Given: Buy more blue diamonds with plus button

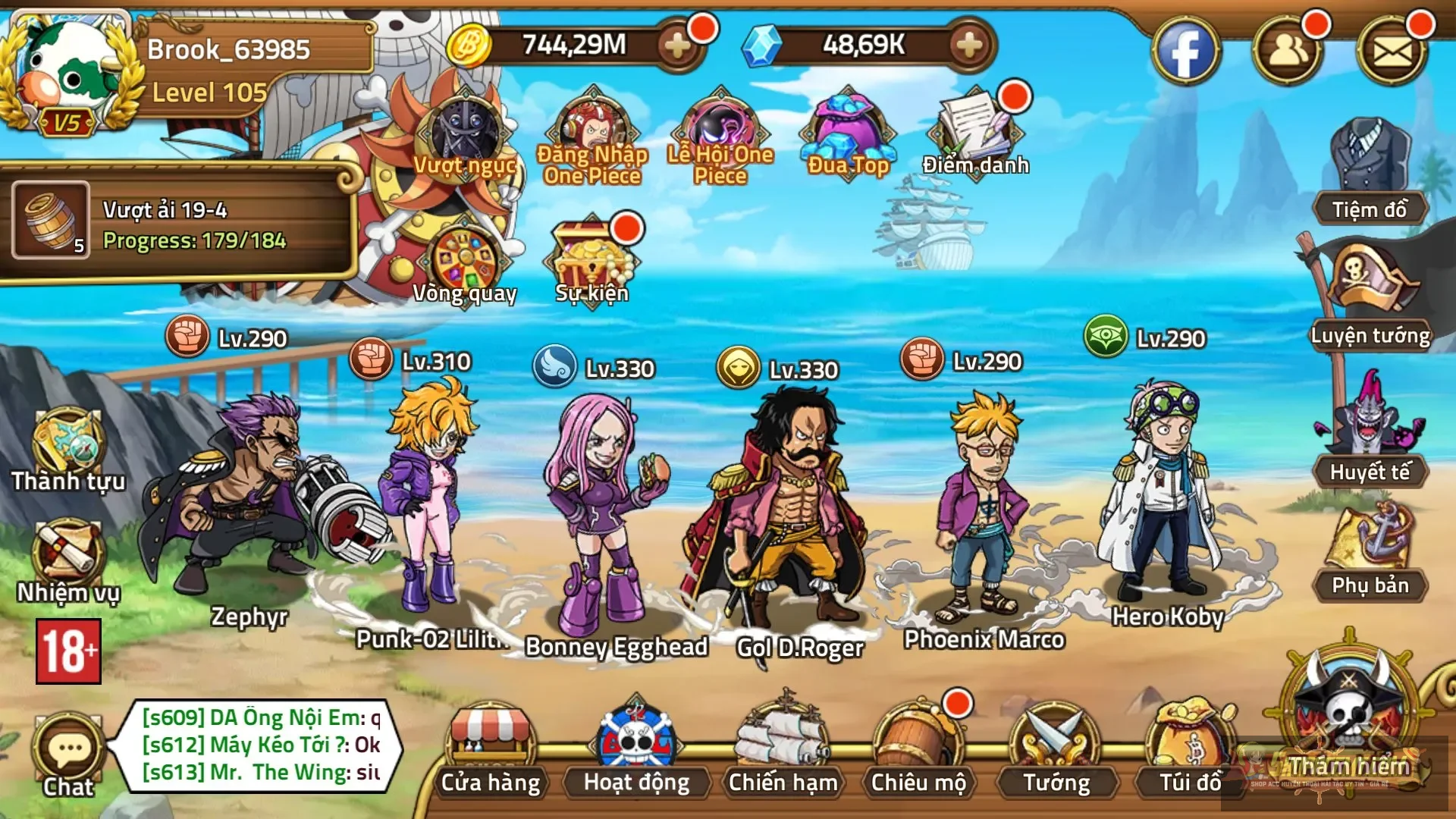Looking at the screenshot, I should click(968, 46).
